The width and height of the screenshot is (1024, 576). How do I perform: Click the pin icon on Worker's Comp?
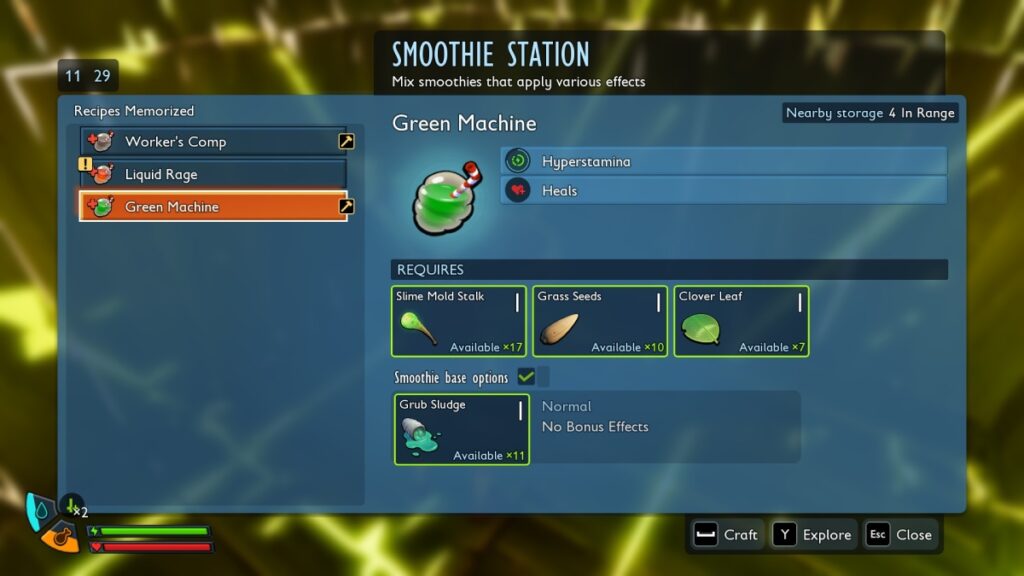click(x=346, y=142)
